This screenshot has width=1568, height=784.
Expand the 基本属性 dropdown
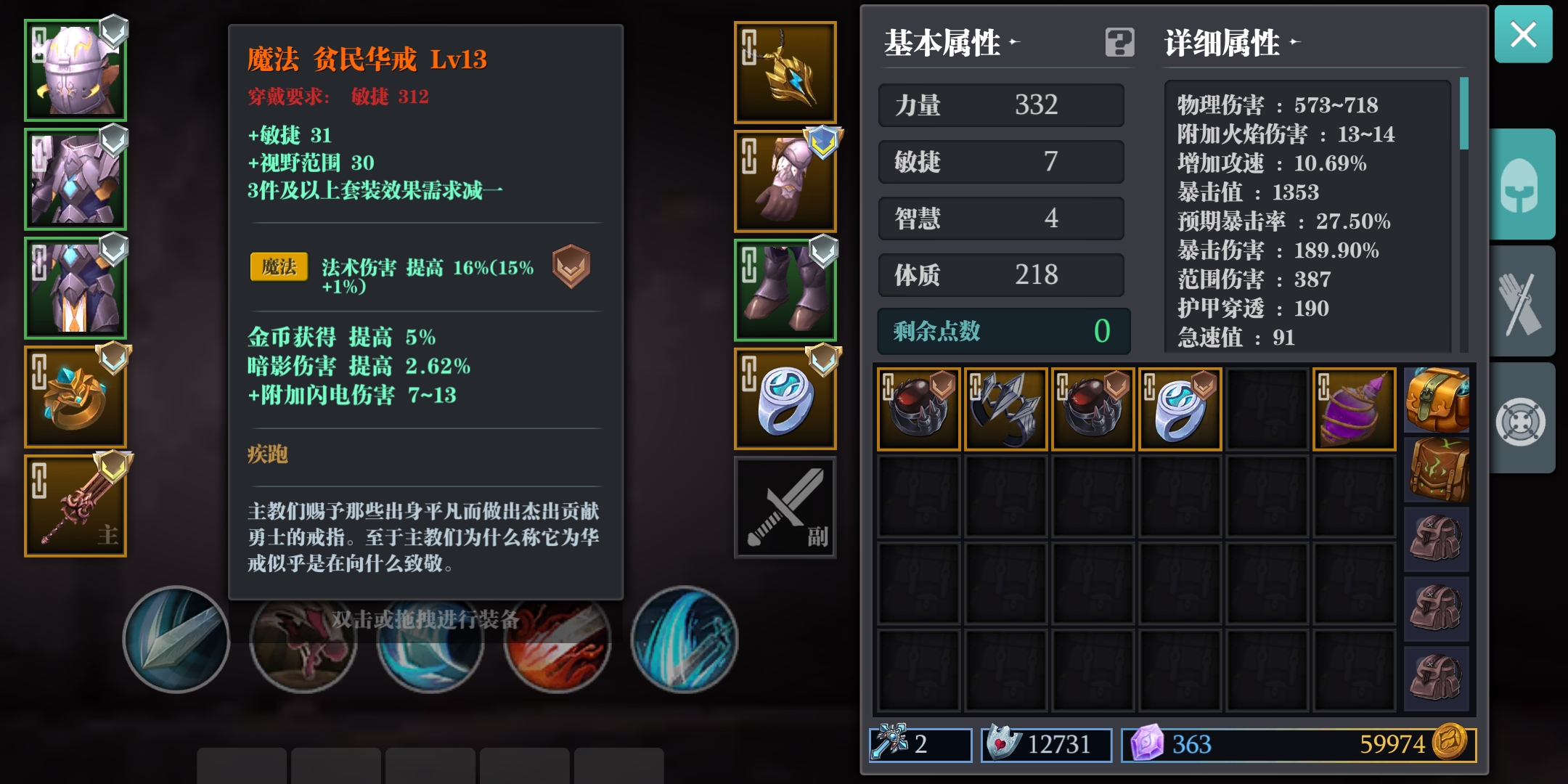1013,41
